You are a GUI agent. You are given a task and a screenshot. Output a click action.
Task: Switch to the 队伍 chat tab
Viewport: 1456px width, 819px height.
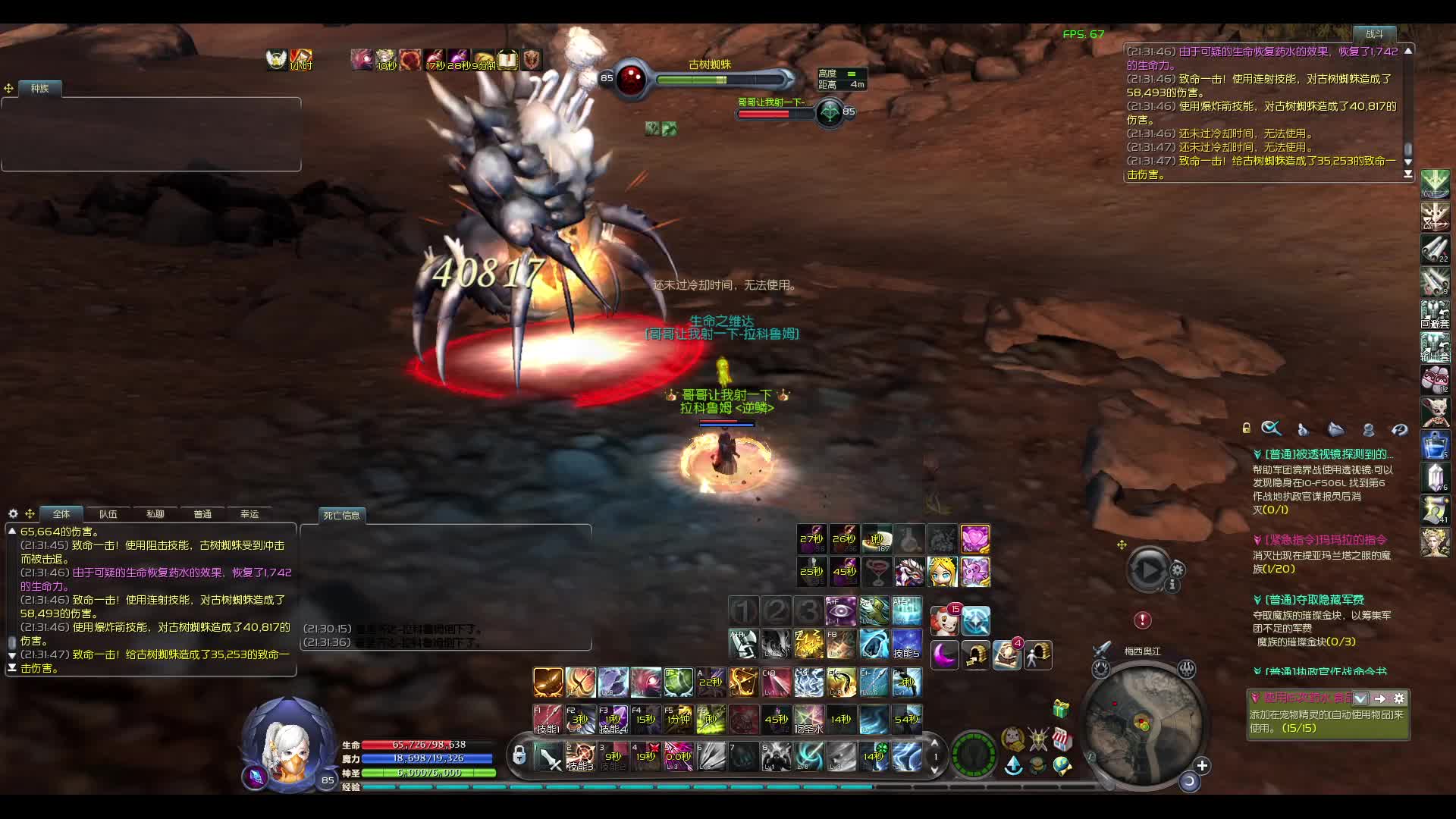[108, 514]
